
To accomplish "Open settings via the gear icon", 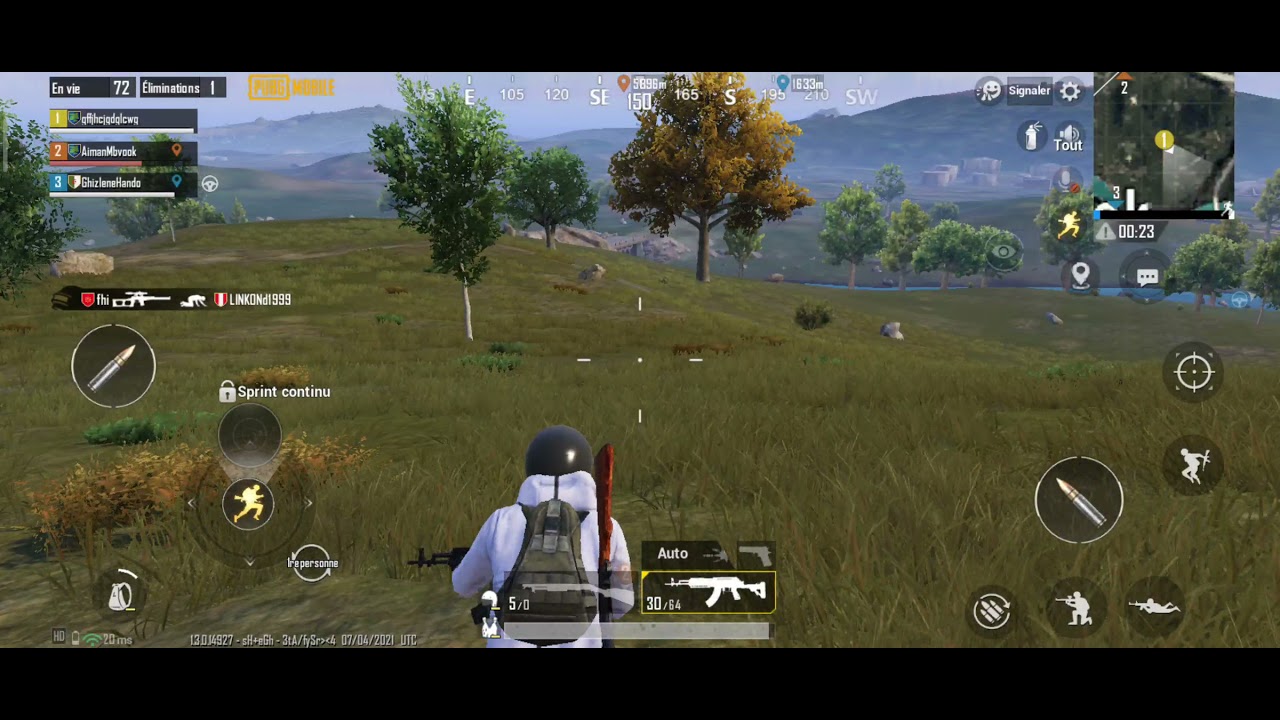I will pyautogui.click(x=1070, y=91).
